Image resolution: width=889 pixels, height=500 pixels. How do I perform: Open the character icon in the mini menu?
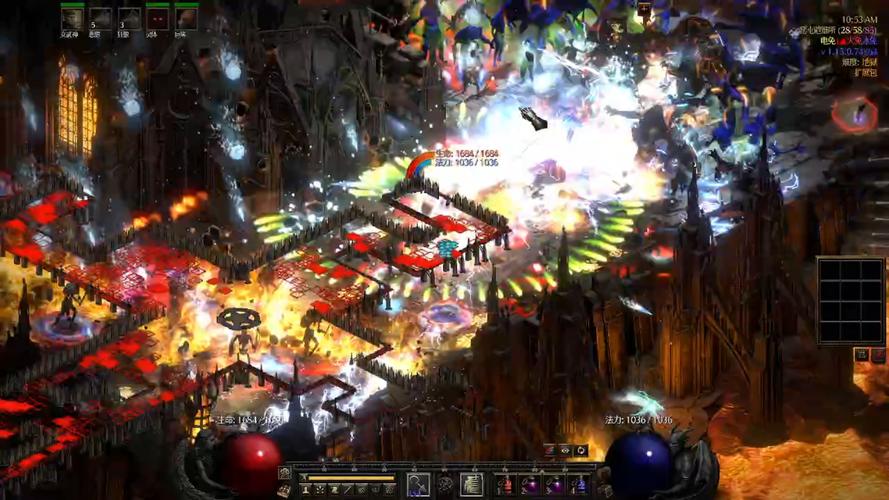(306, 489)
